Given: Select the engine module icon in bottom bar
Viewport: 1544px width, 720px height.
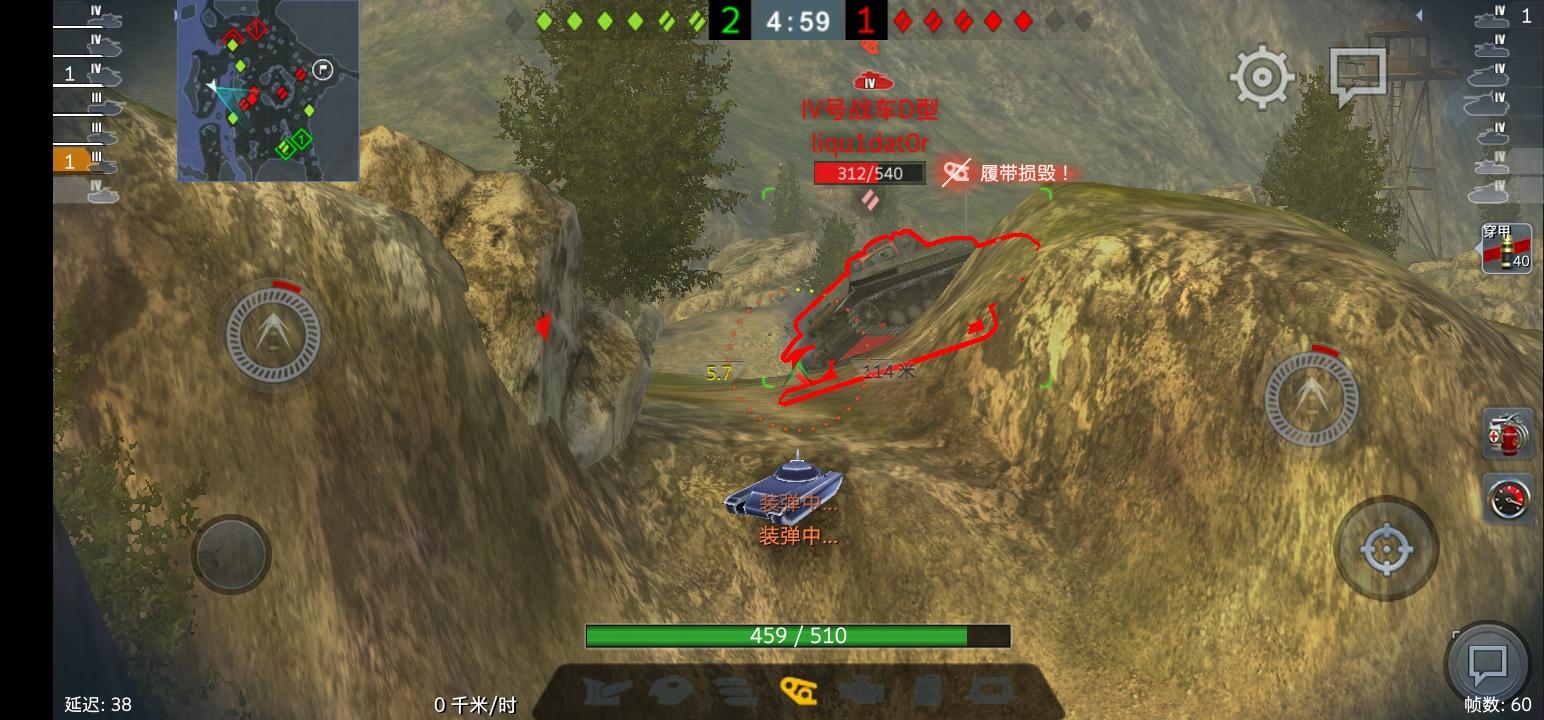Looking at the screenshot, I should (866, 689).
